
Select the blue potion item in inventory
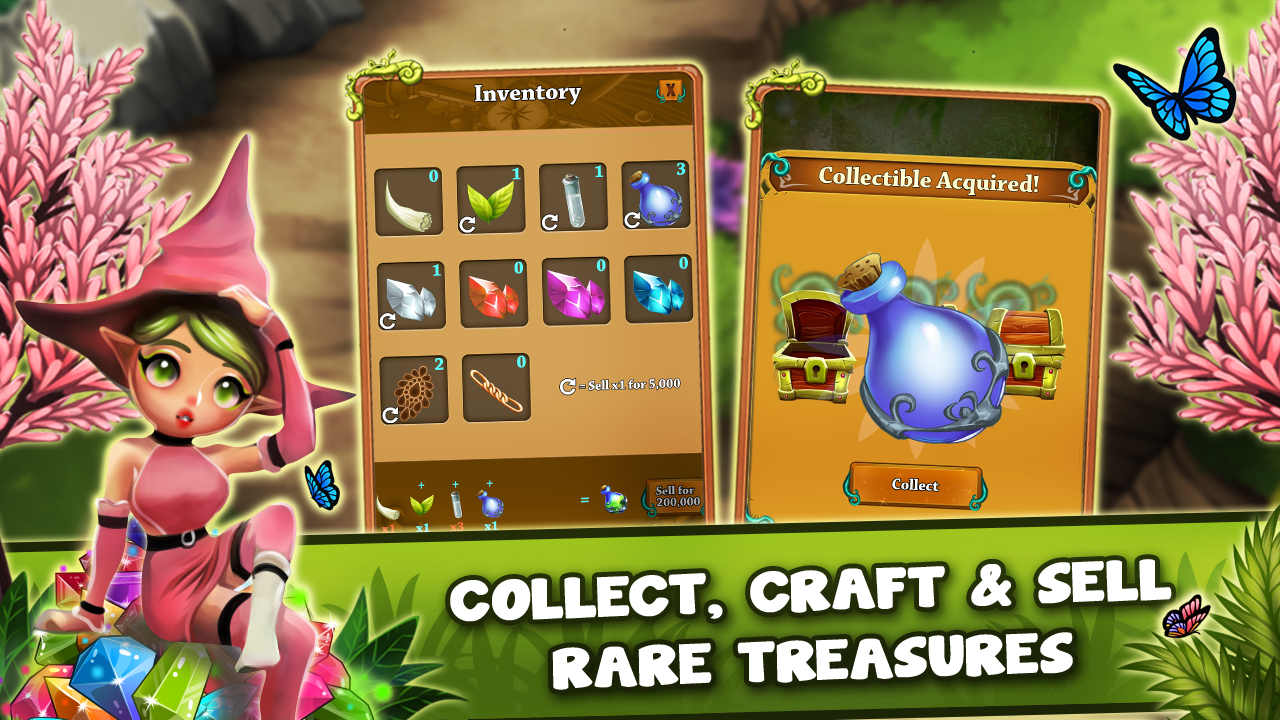coord(655,198)
